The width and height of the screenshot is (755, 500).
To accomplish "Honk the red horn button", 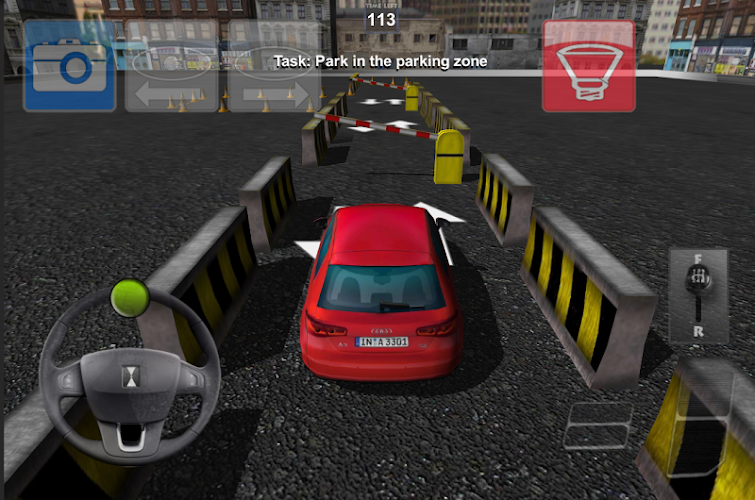I will [589, 66].
